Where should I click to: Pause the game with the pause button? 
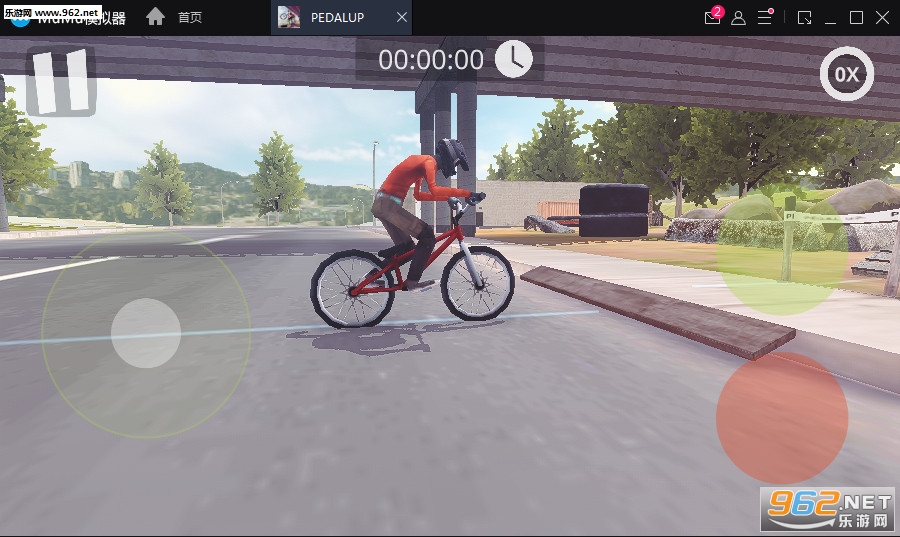(x=60, y=81)
